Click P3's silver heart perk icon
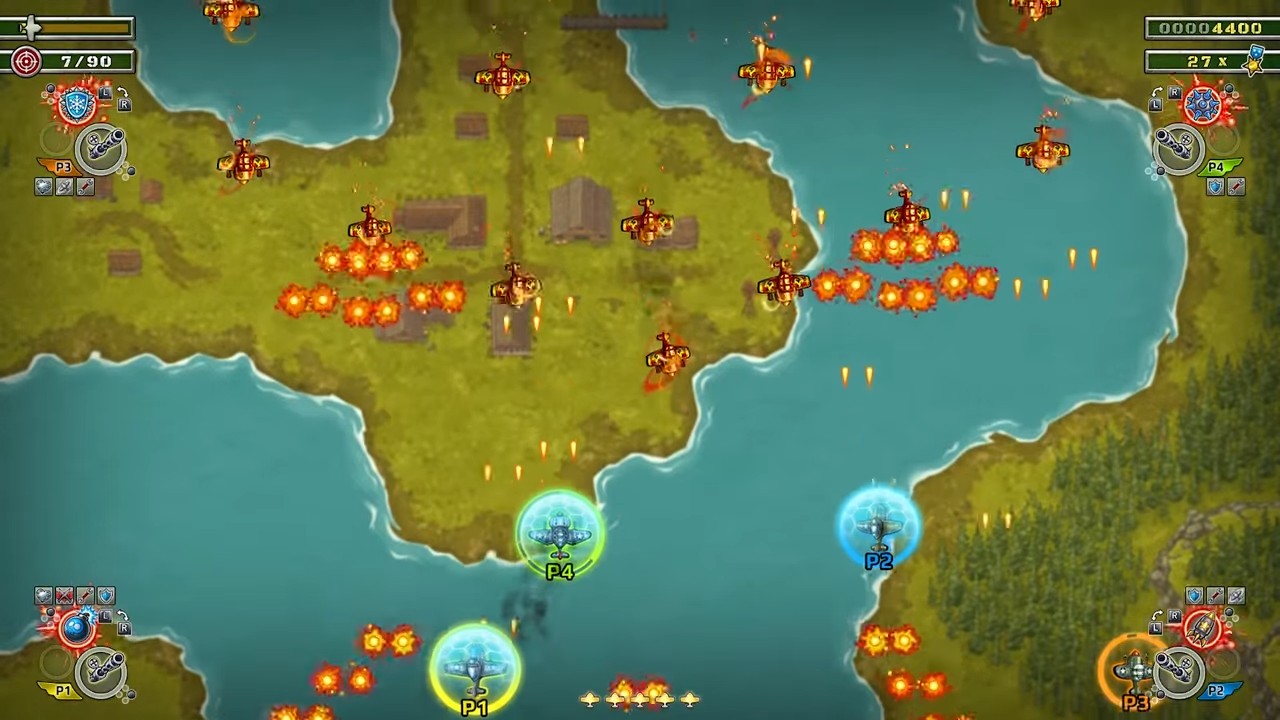1280x720 pixels. 43,186
